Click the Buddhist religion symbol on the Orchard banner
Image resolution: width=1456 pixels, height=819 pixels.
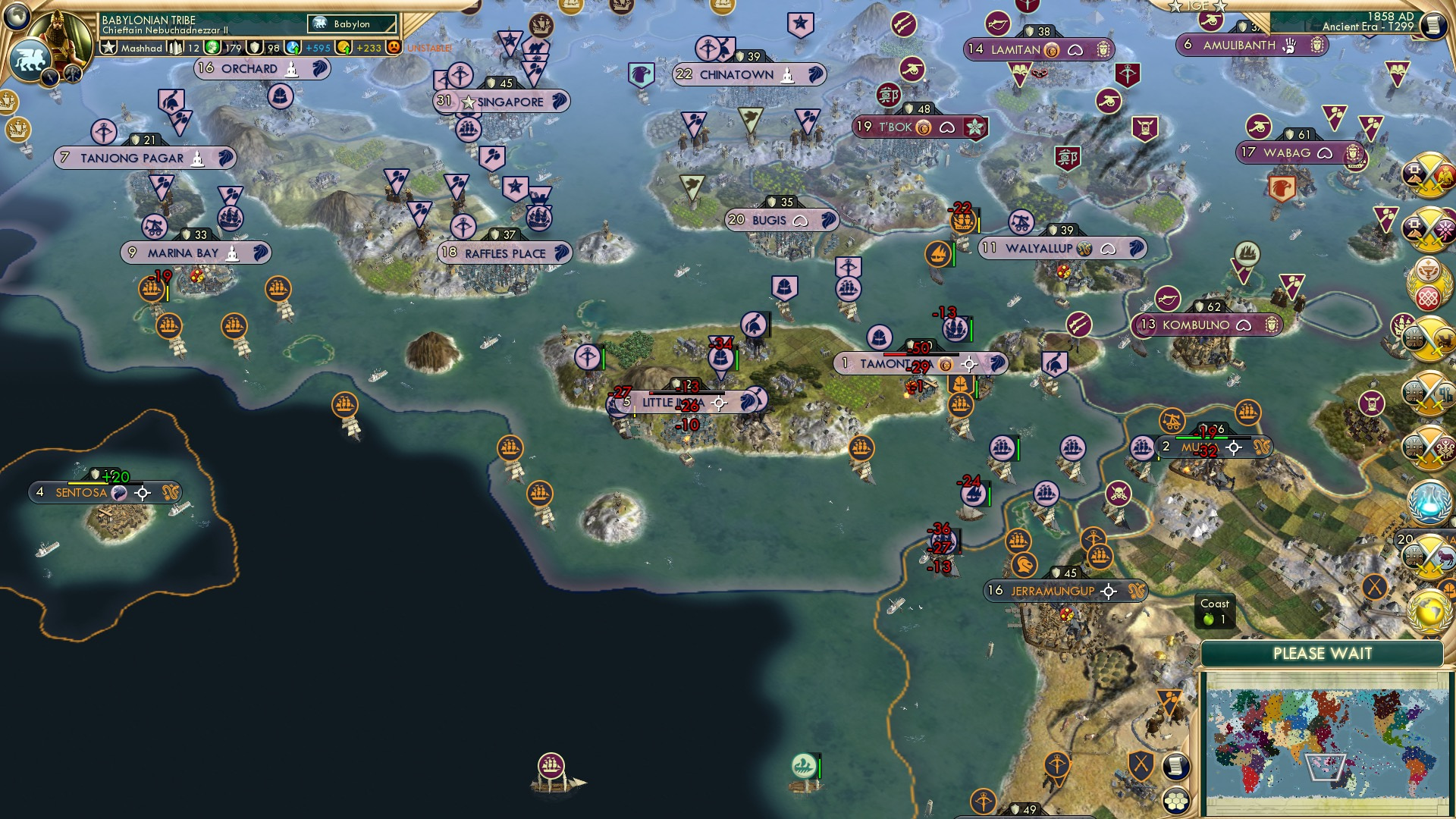click(x=291, y=69)
